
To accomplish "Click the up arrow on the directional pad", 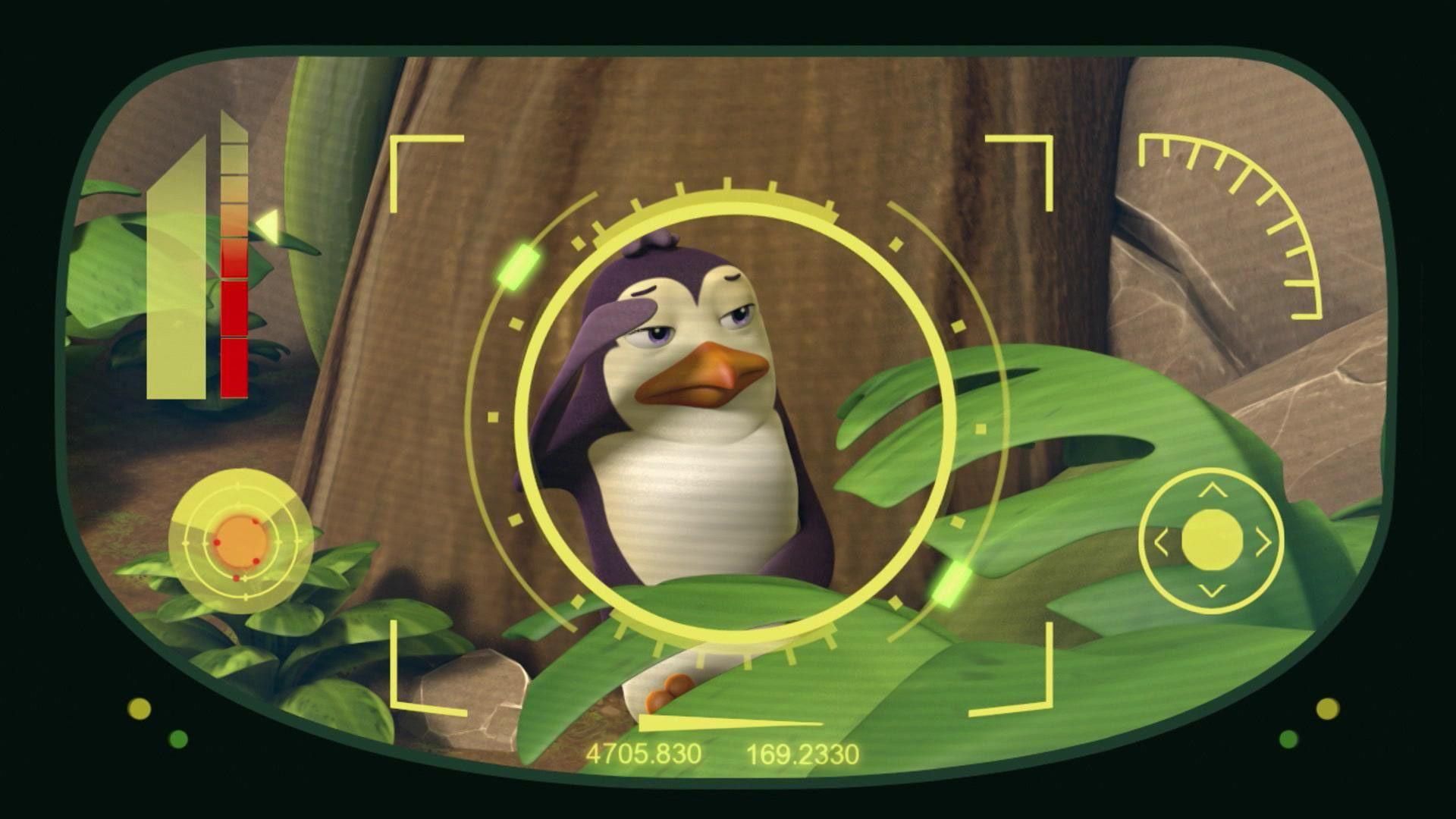I will [x=1212, y=491].
